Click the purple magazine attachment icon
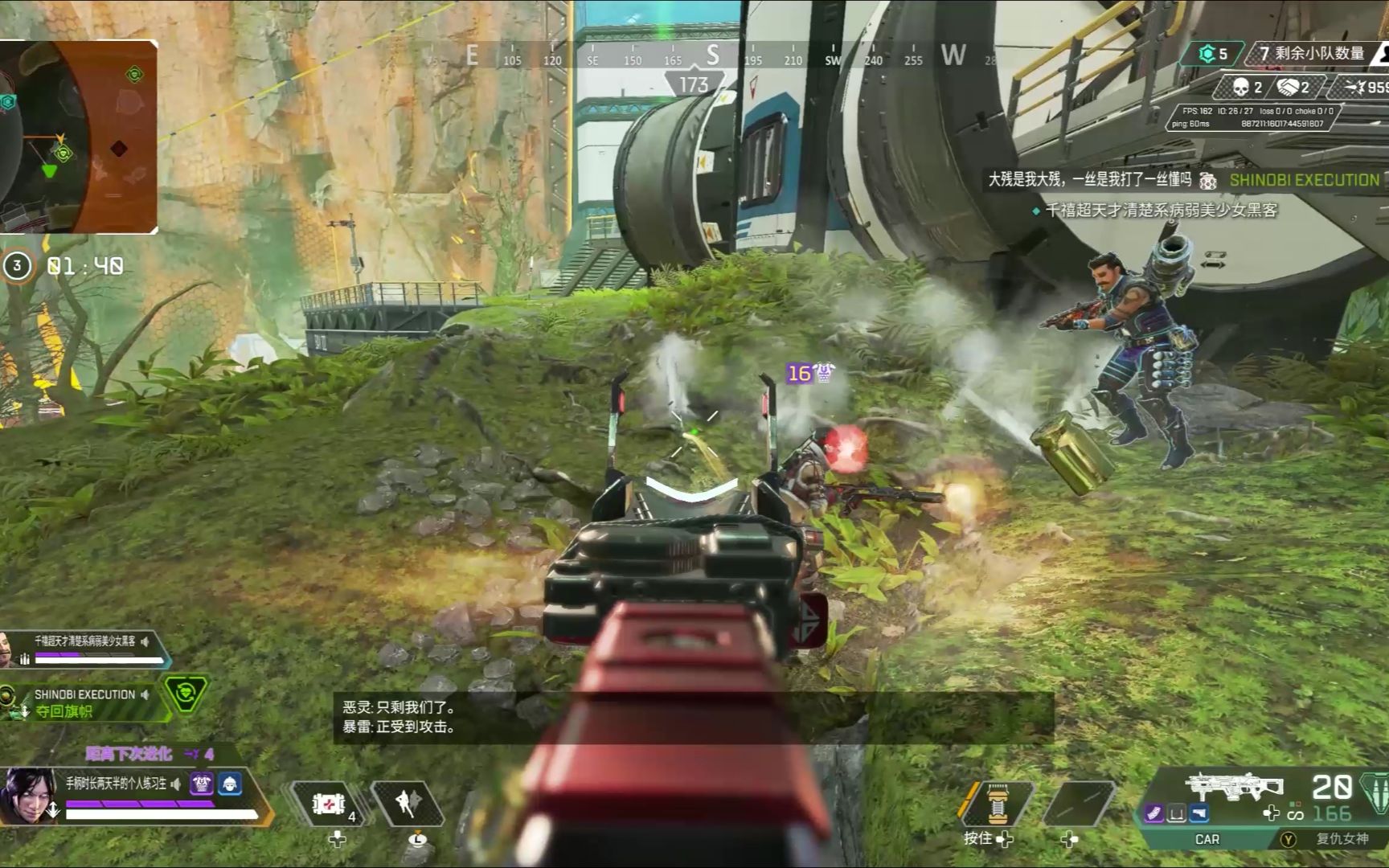1389x868 pixels. click(x=1154, y=814)
